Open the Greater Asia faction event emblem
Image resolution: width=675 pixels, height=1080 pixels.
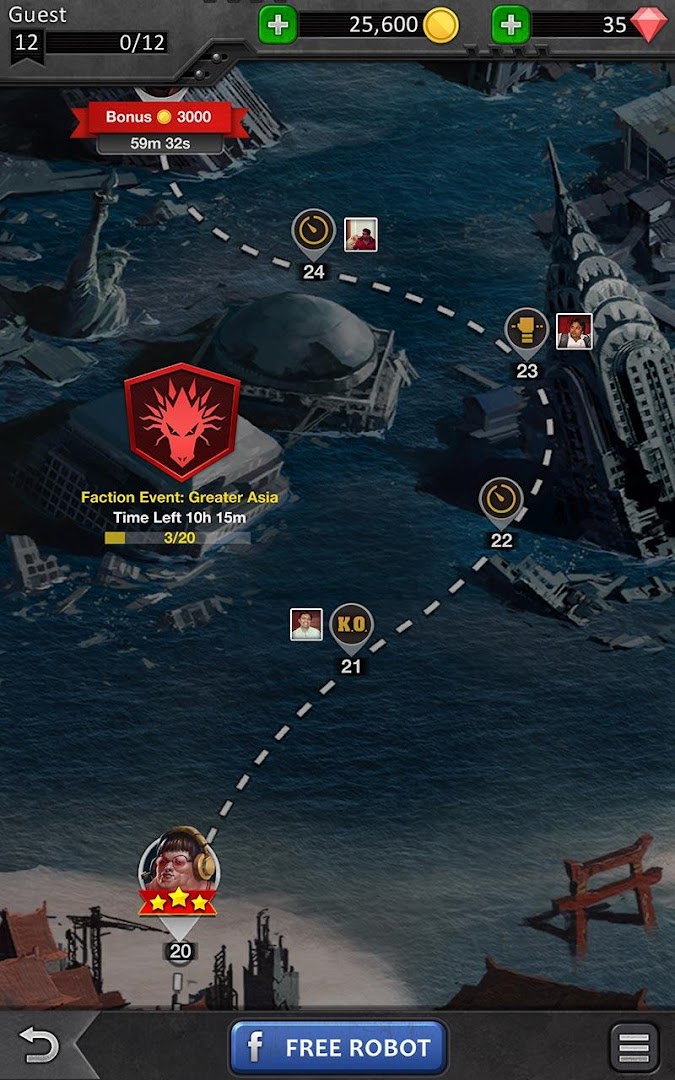(x=181, y=421)
